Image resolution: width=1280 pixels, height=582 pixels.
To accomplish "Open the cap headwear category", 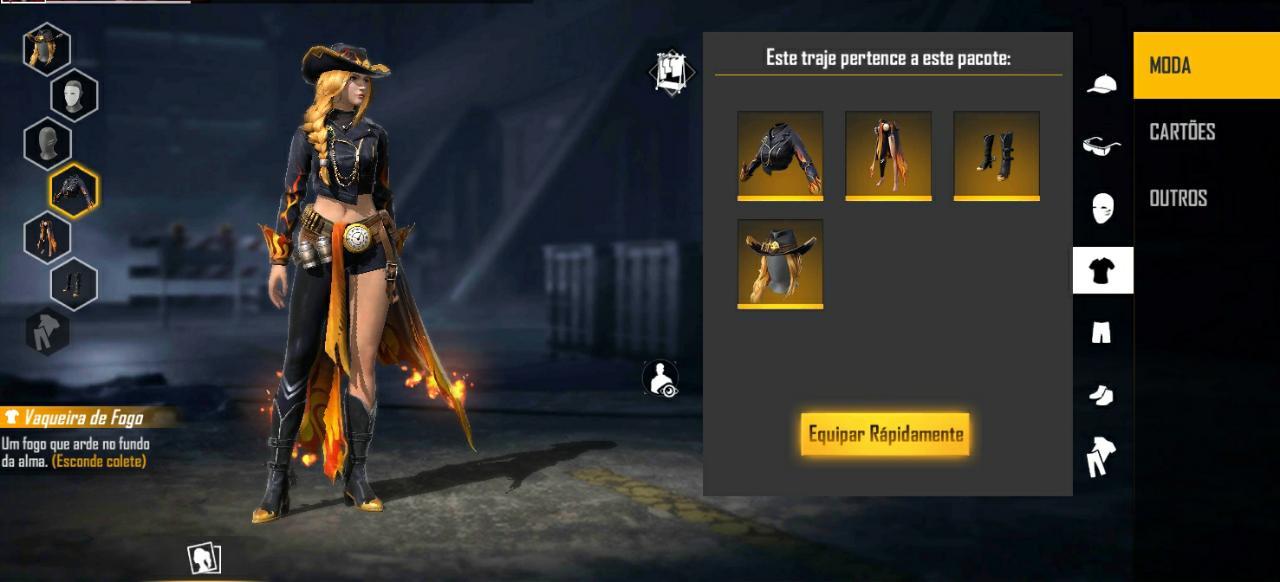I will tap(1102, 84).
